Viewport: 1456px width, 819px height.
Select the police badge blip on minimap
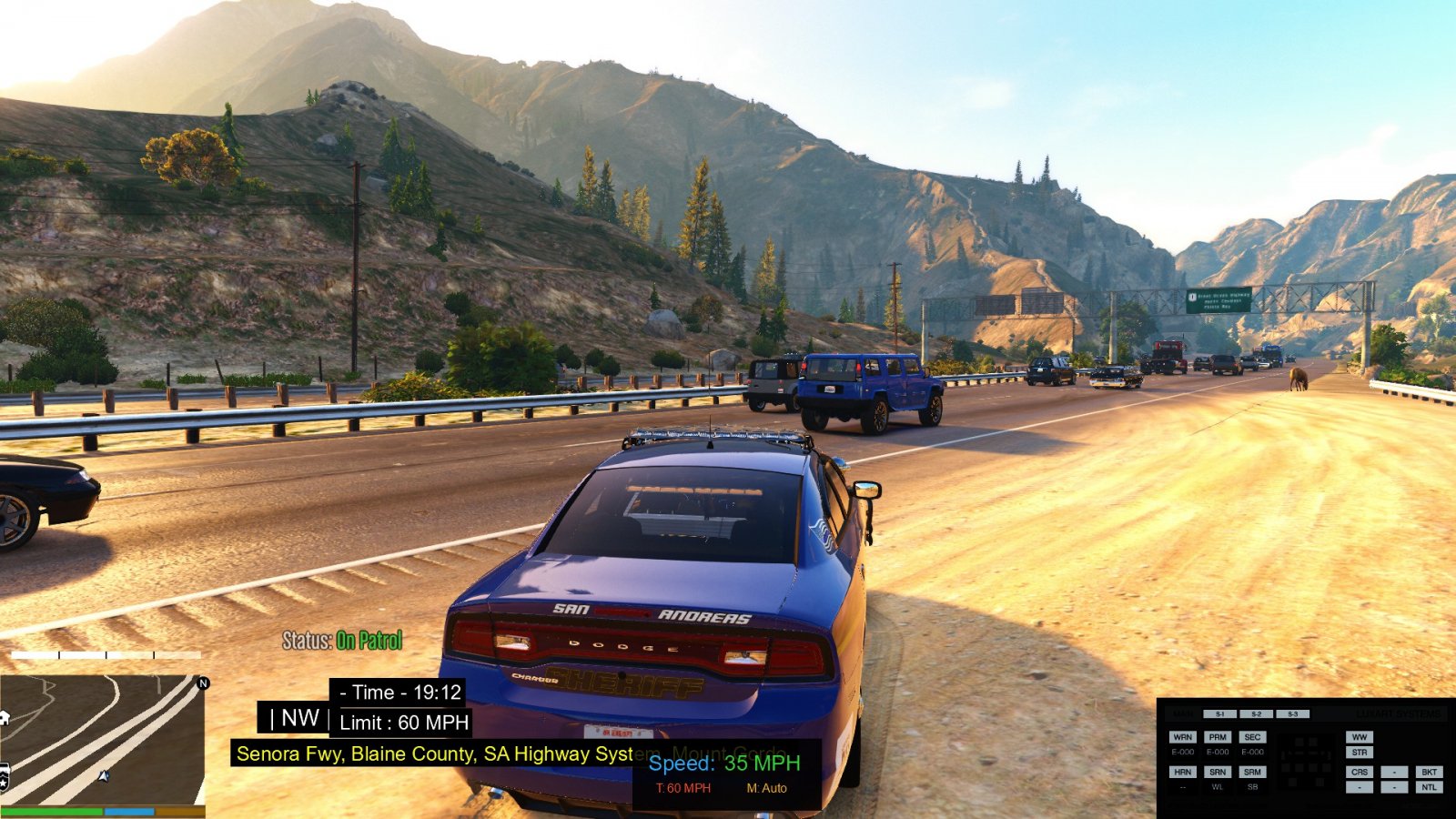coord(4,778)
